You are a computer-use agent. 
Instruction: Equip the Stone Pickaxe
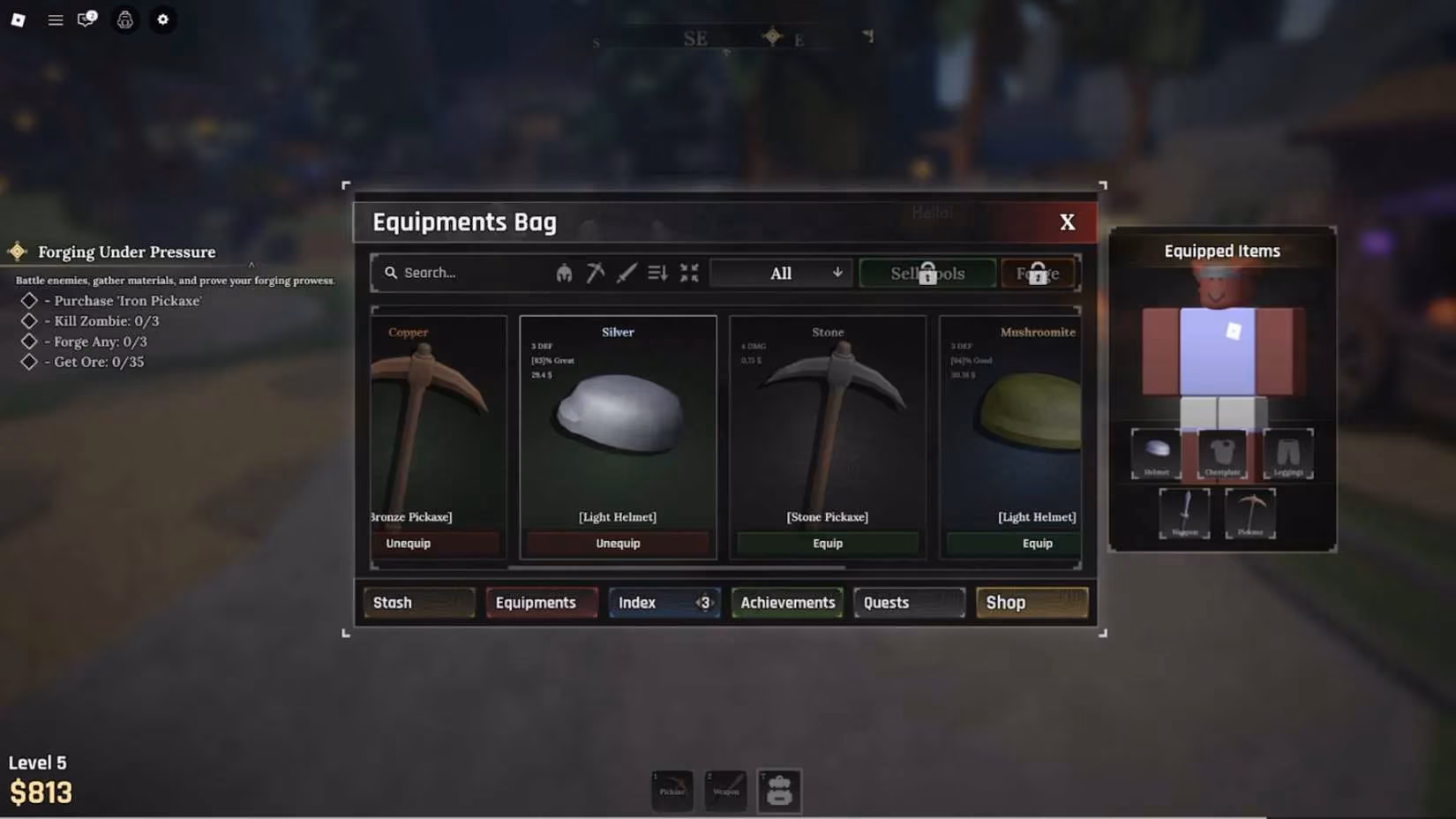827,543
